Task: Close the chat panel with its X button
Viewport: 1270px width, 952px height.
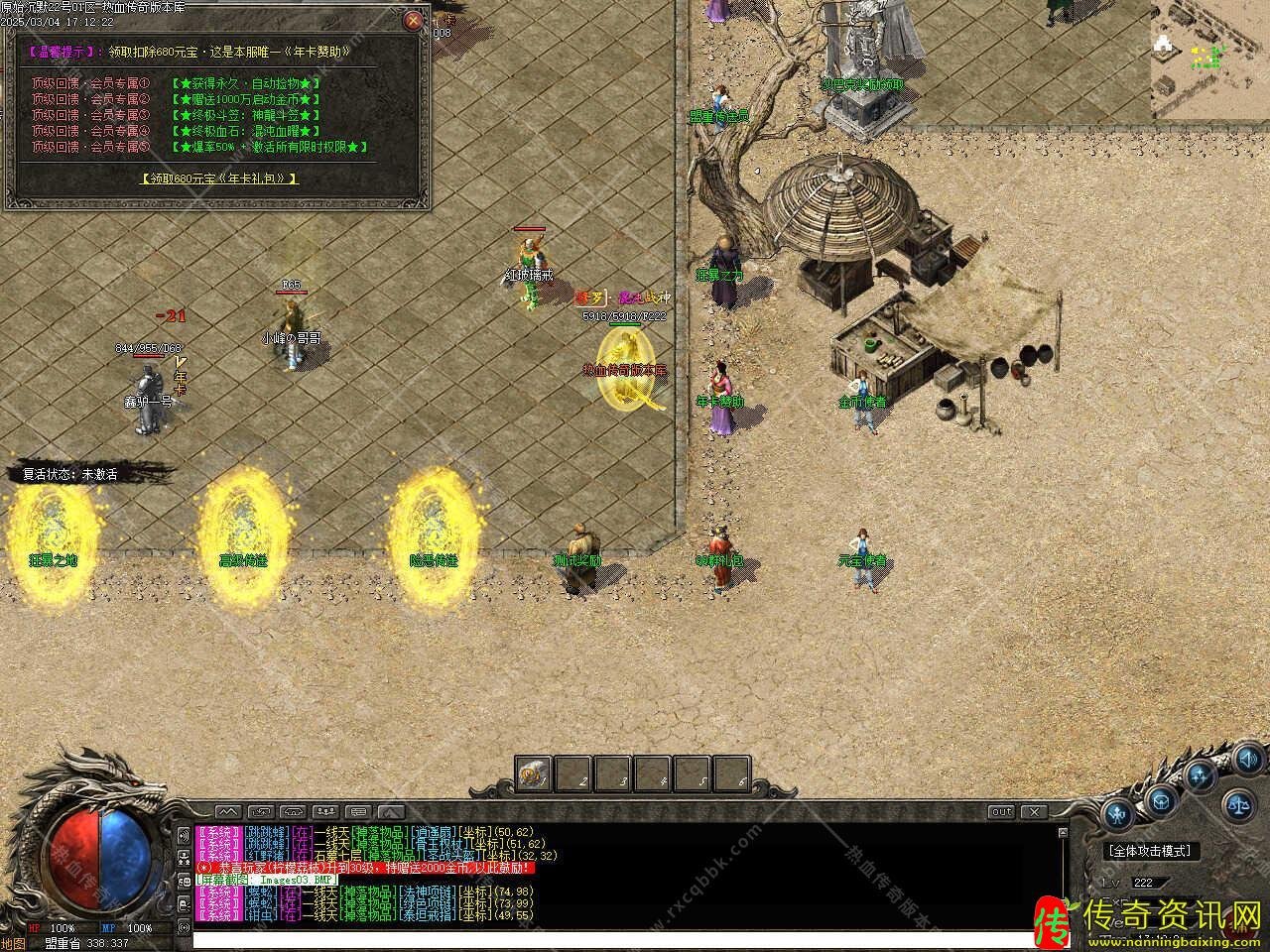Action: [x=1034, y=812]
